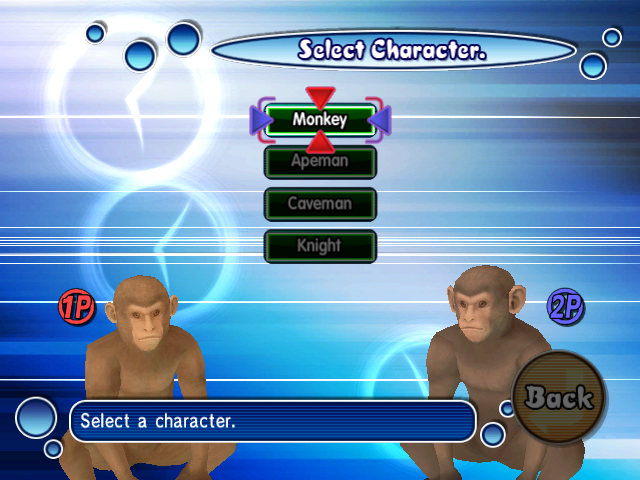Select the Knight character option
The image size is (640, 480).
tap(320, 246)
